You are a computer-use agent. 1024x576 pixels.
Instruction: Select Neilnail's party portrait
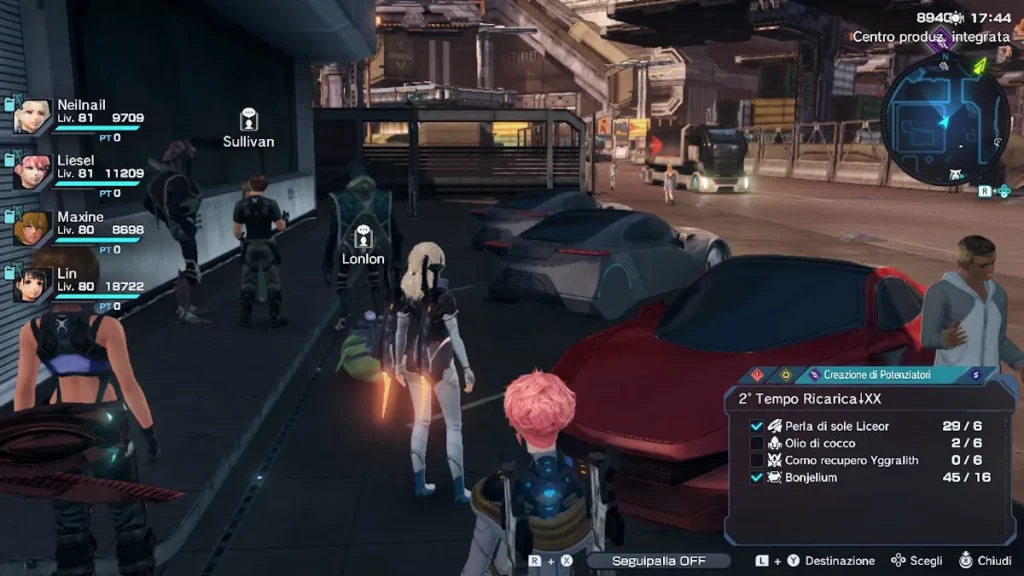pos(32,116)
